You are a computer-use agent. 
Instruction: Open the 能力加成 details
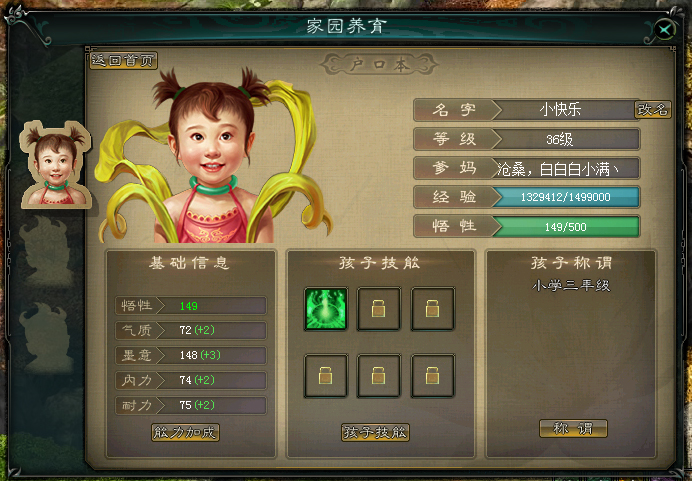[185, 432]
